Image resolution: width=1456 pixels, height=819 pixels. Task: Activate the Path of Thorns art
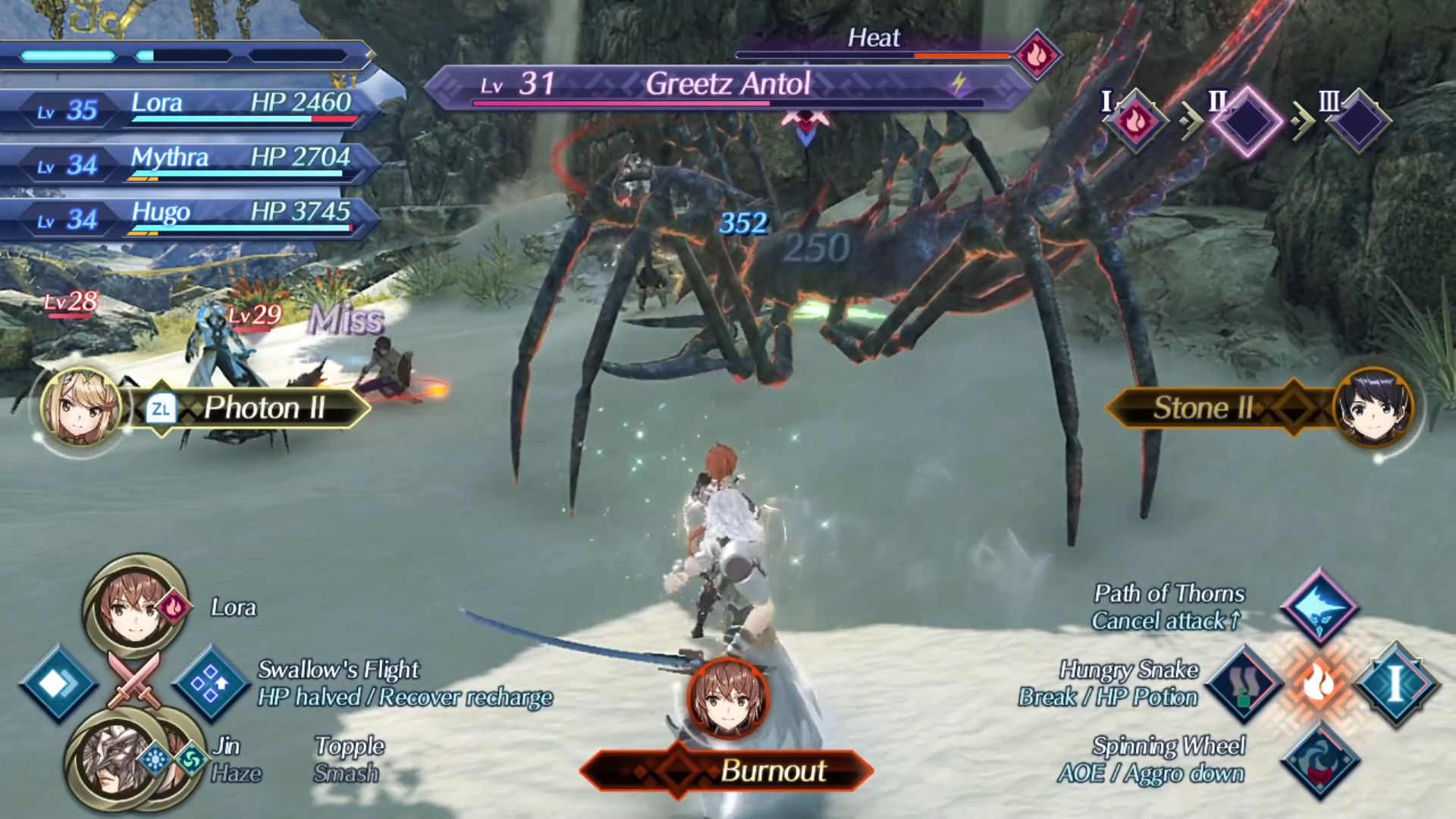click(x=1319, y=607)
